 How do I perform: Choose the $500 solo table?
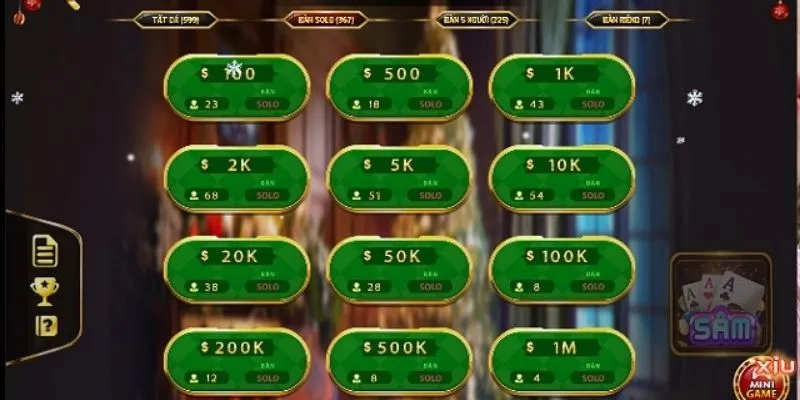click(x=400, y=87)
